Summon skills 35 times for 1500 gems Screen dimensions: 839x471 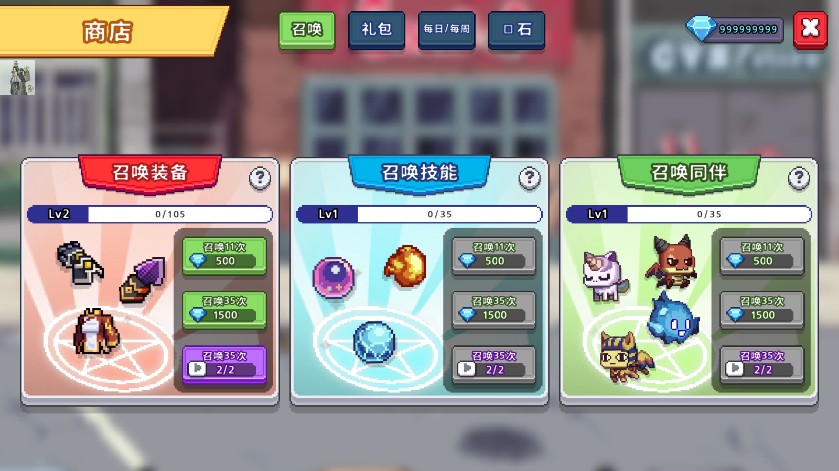tap(493, 309)
